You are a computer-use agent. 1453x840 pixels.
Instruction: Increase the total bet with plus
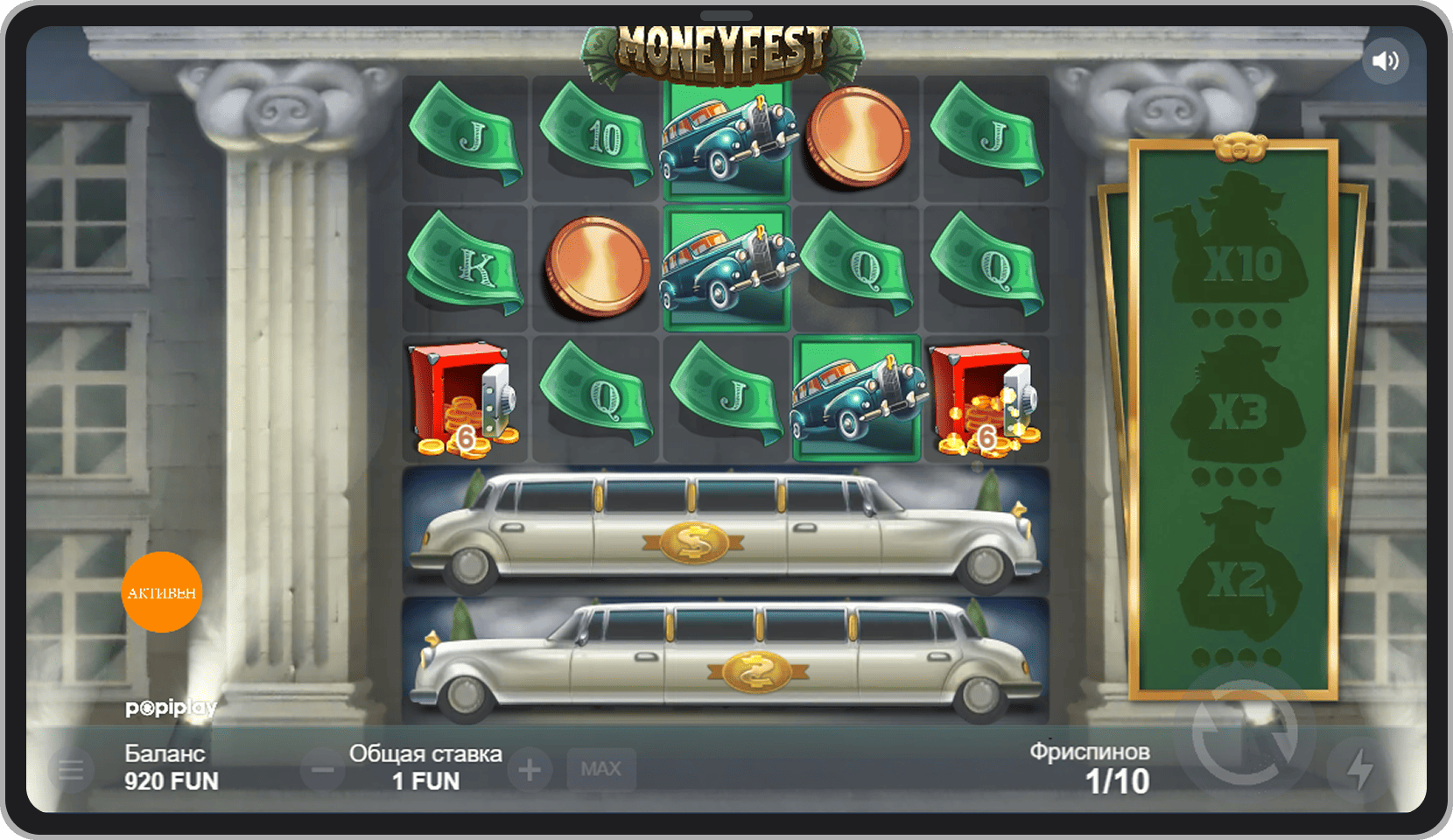[530, 770]
